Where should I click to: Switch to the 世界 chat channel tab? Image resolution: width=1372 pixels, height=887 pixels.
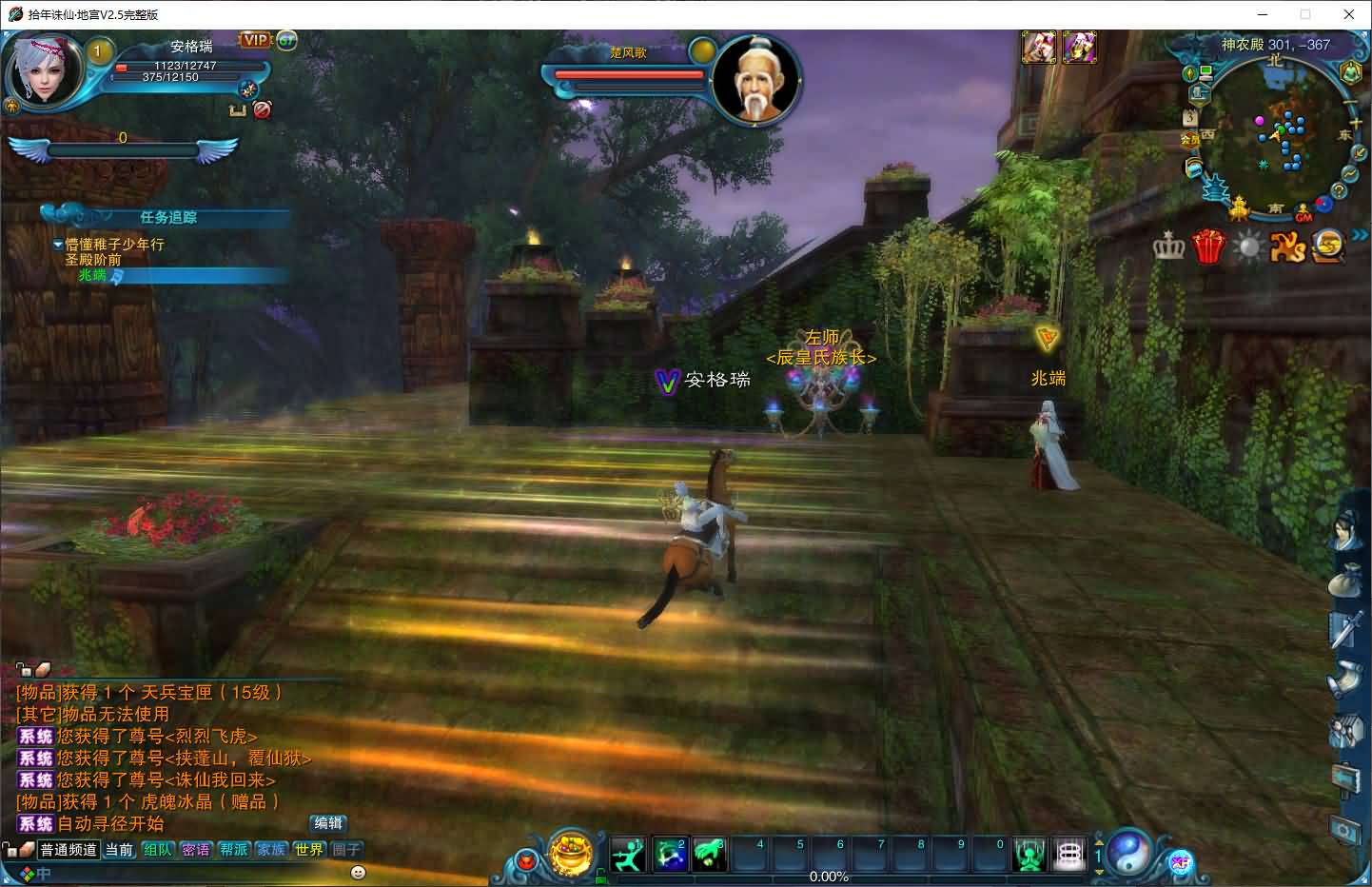pos(308,850)
